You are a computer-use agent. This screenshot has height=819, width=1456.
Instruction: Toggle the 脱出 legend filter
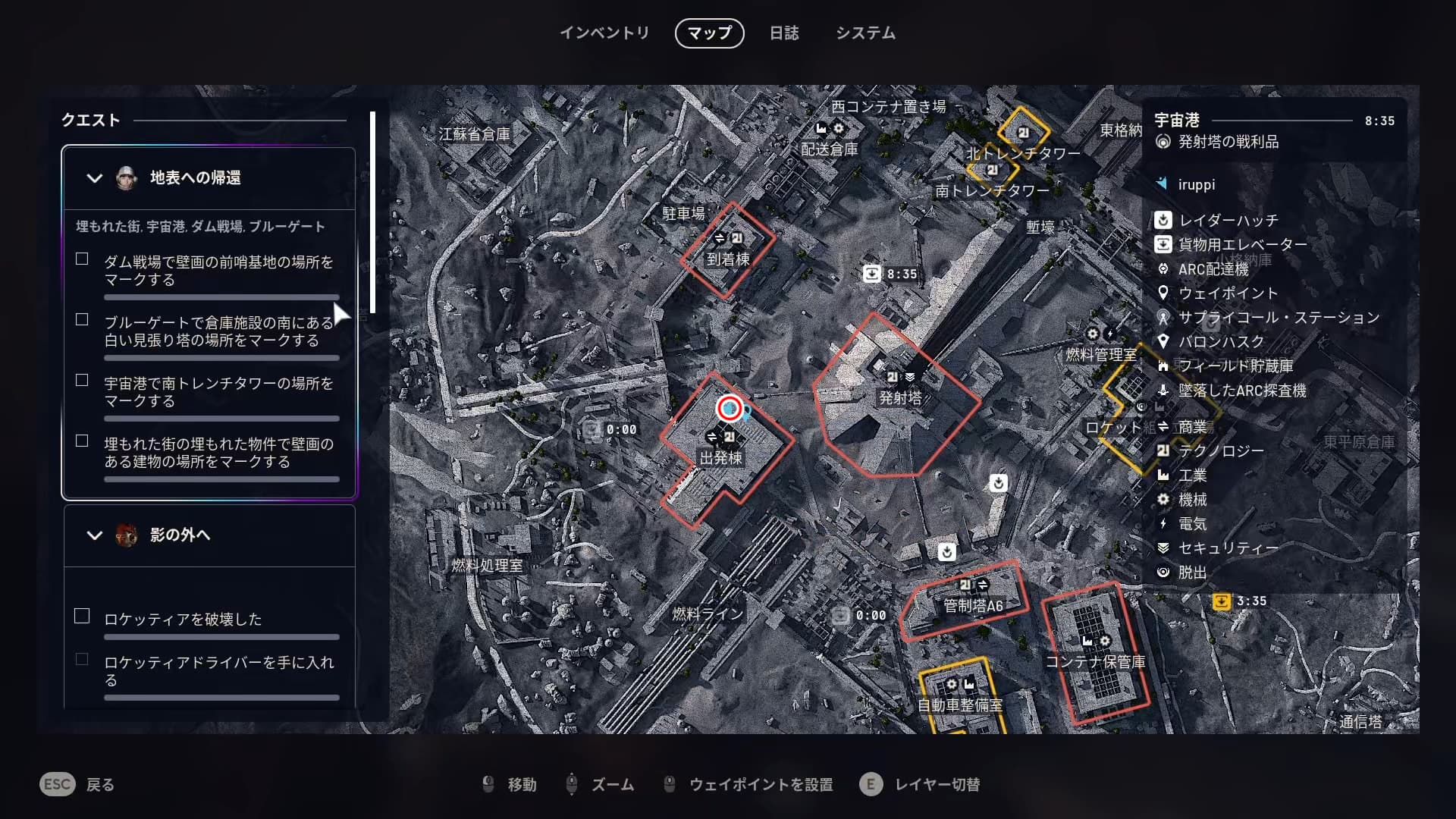click(x=1192, y=573)
